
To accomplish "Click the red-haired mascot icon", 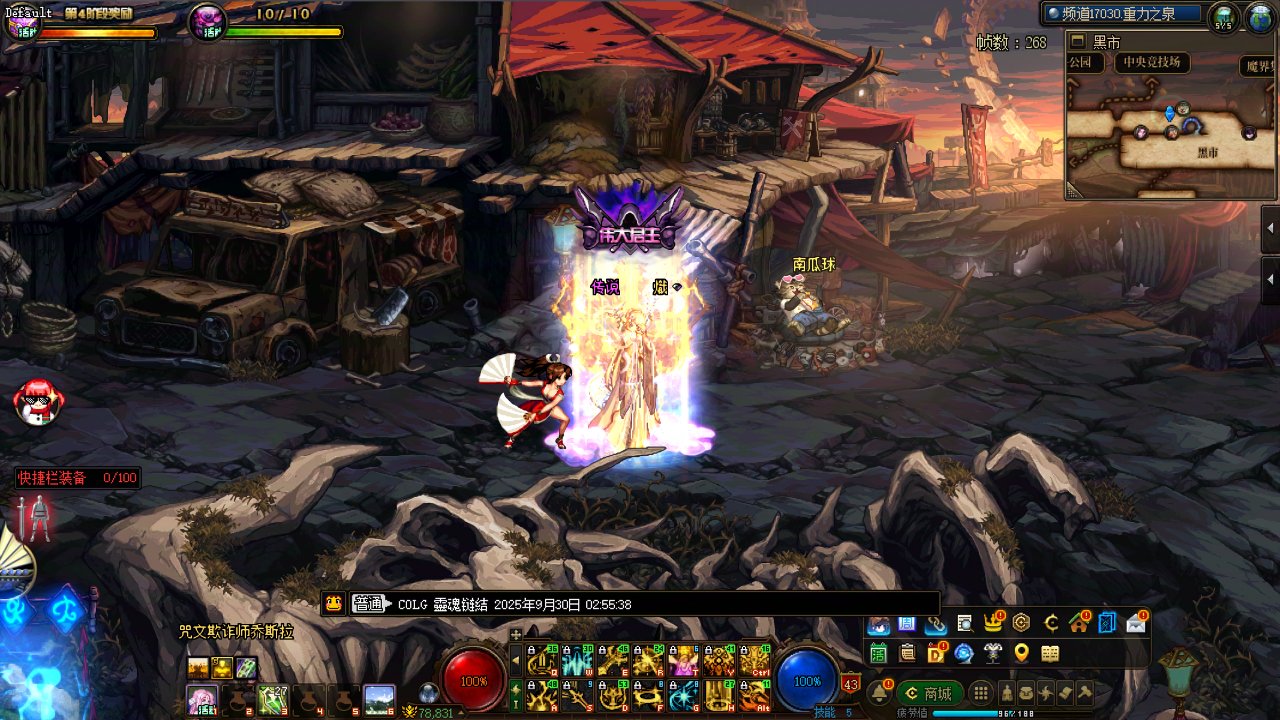I will click(x=38, y=401).
